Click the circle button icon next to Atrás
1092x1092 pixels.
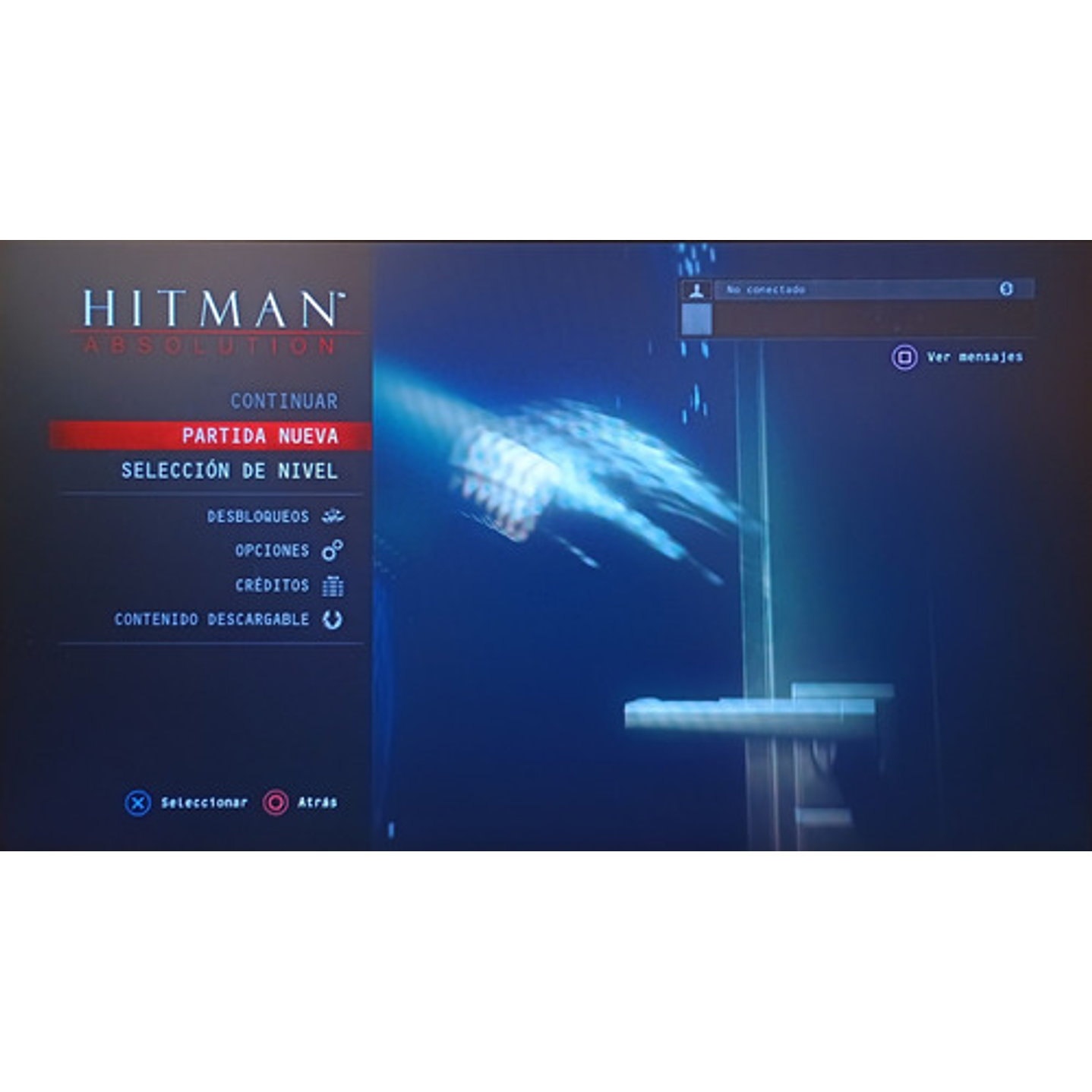point(274,800)
